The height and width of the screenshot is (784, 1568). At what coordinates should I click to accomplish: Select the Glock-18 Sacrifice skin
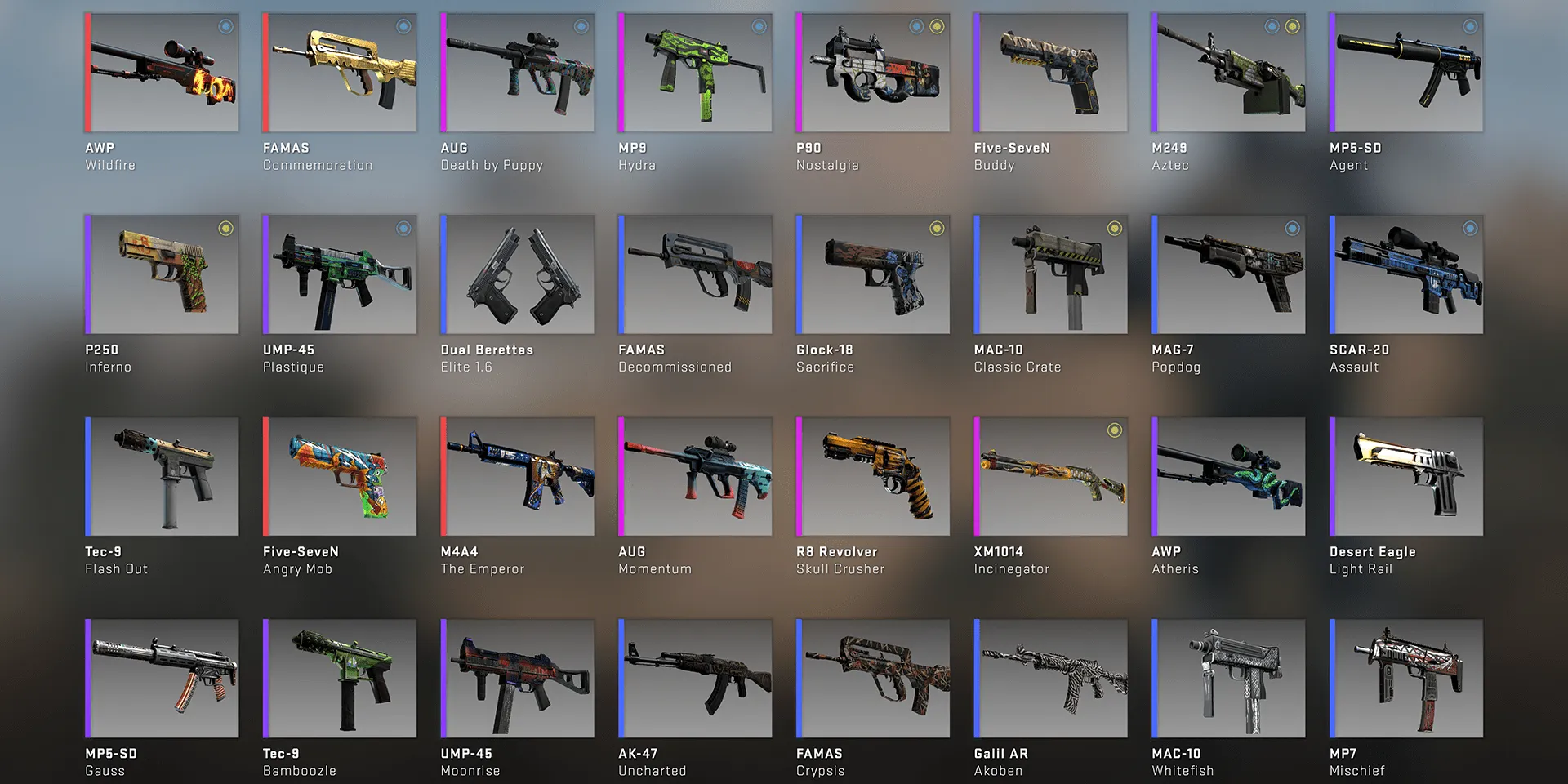[873, 274]
